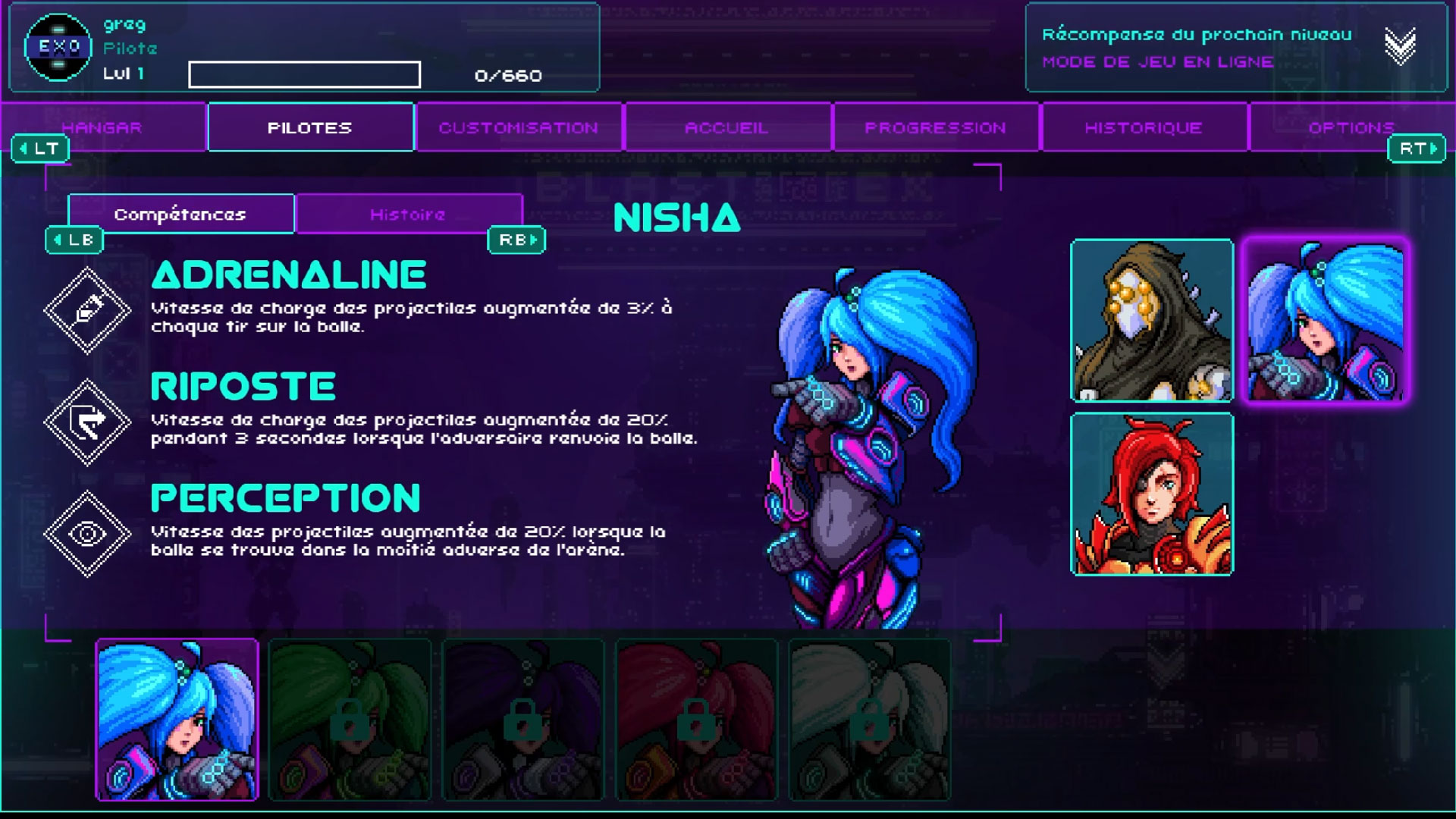Choose the locked purple-haired skin
The width and height of the screenshot is (1456, 819).
point(522,720)
